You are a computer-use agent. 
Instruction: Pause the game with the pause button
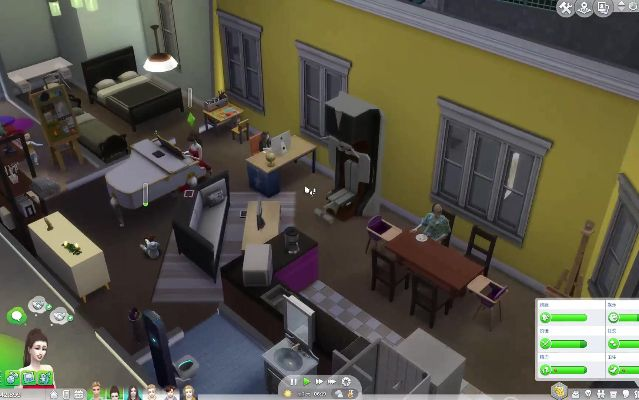(x=294, y=381)
